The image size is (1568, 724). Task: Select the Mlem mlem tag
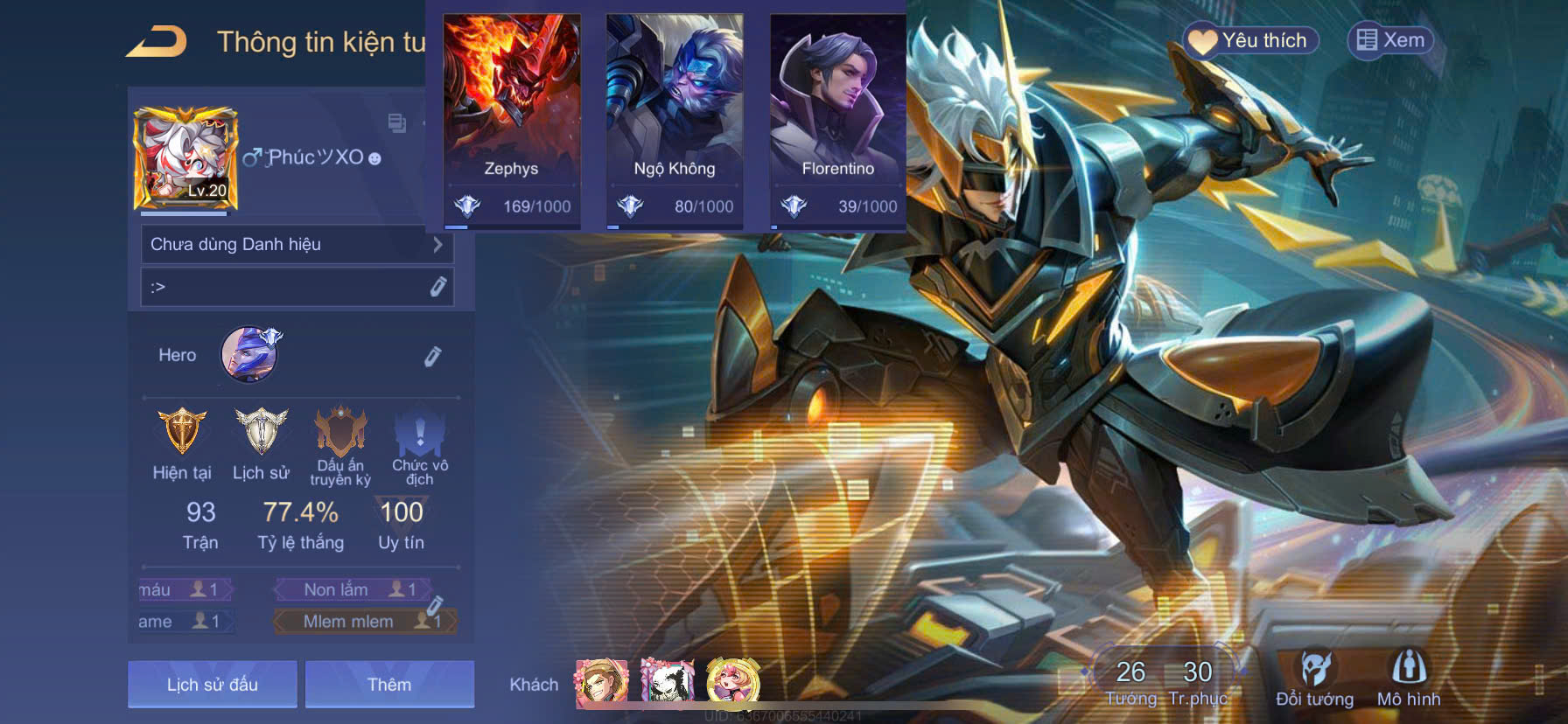click(350, 622)
